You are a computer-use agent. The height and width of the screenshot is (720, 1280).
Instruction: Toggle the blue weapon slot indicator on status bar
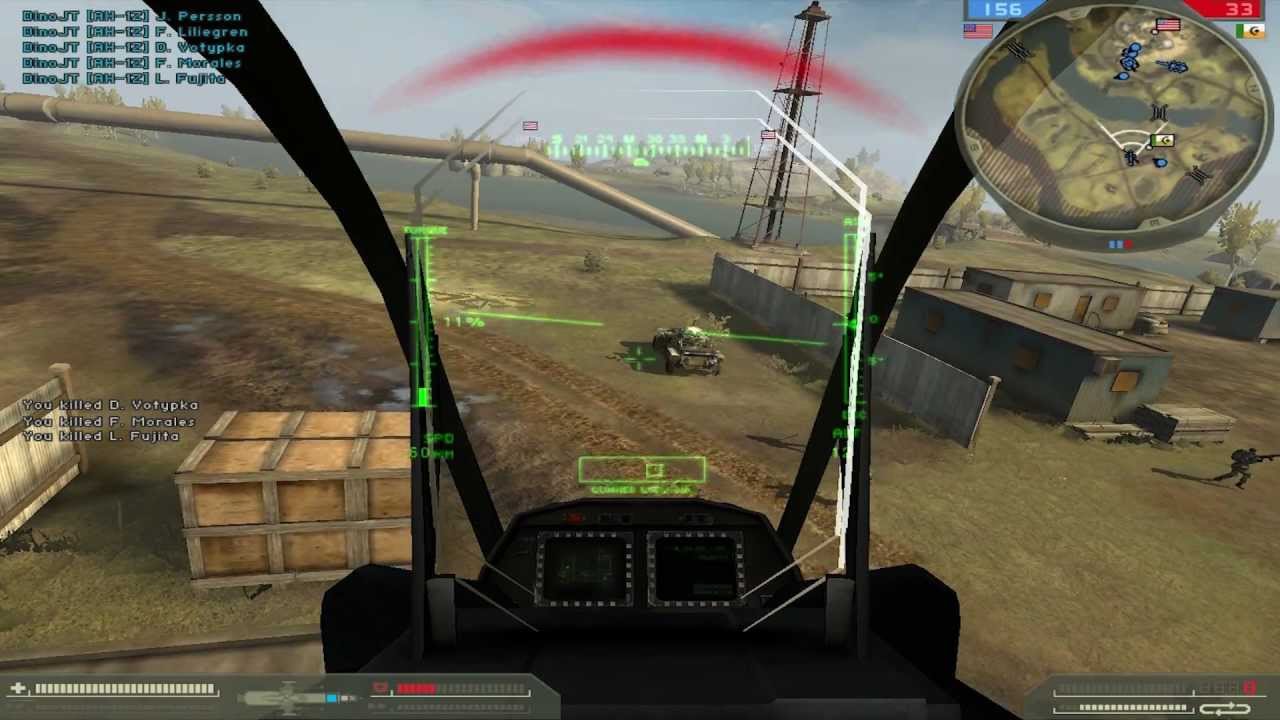(331, 696)
